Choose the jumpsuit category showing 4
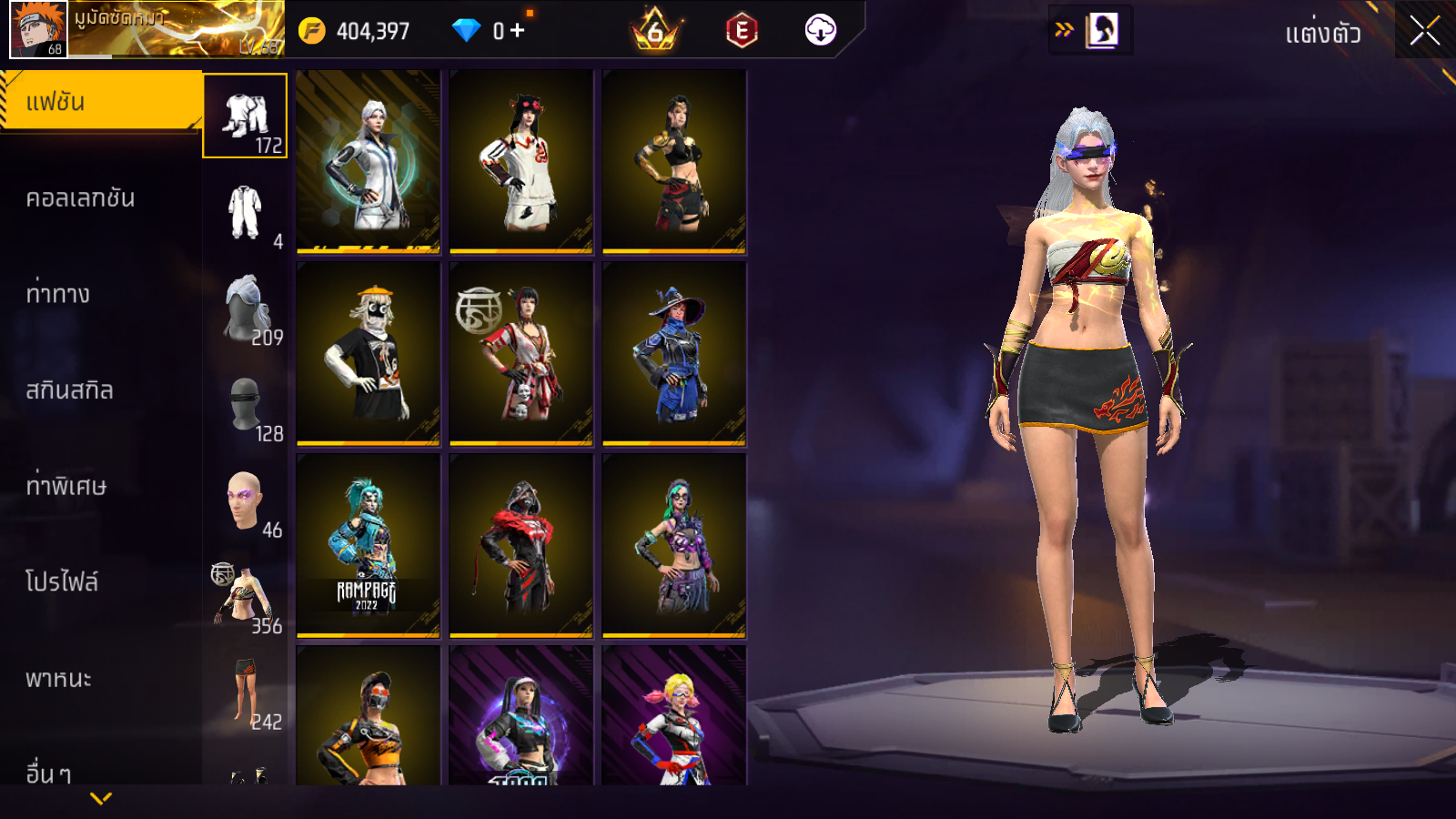Viewport: 1456px width, 819px height. click(245, 213)
